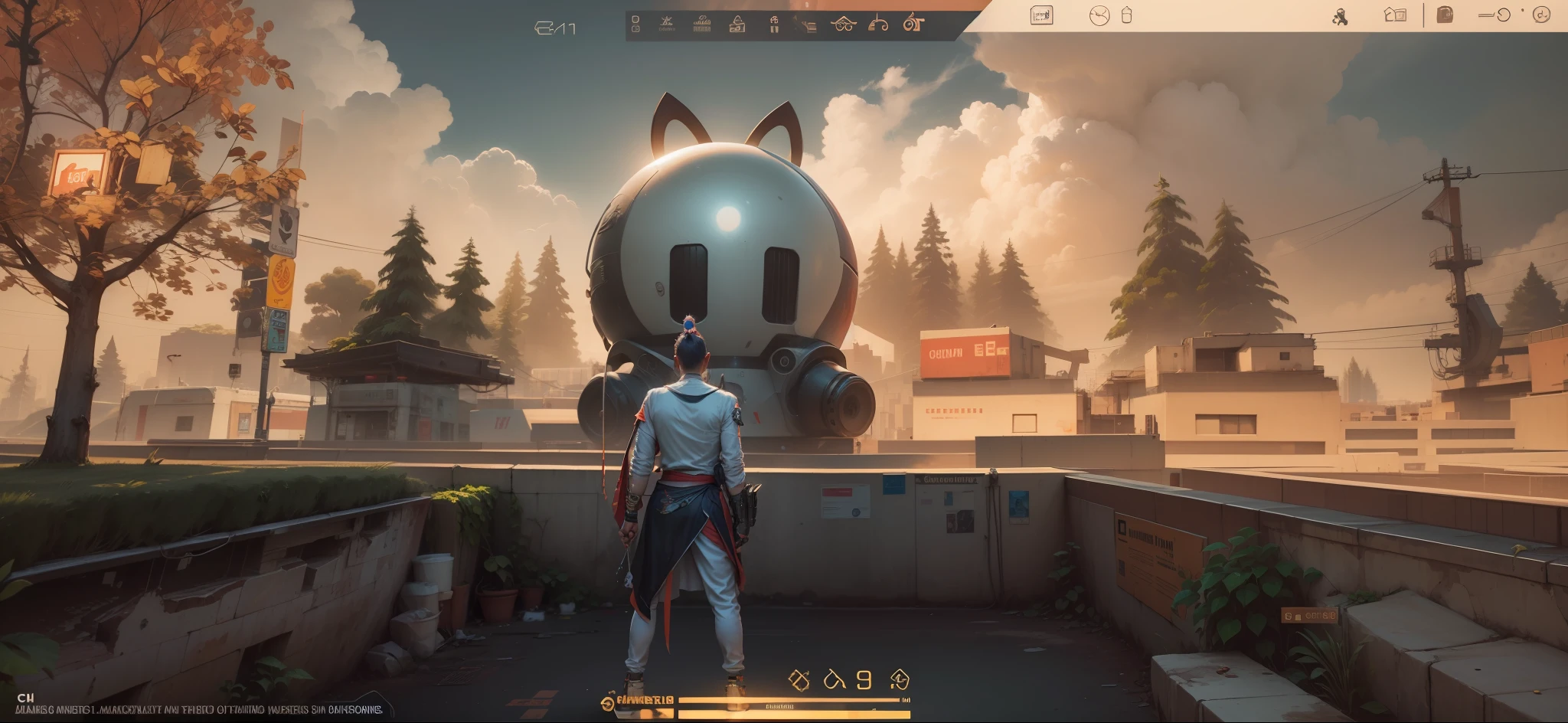Select the goggles icon in the top bar

(x=843, y=25)
